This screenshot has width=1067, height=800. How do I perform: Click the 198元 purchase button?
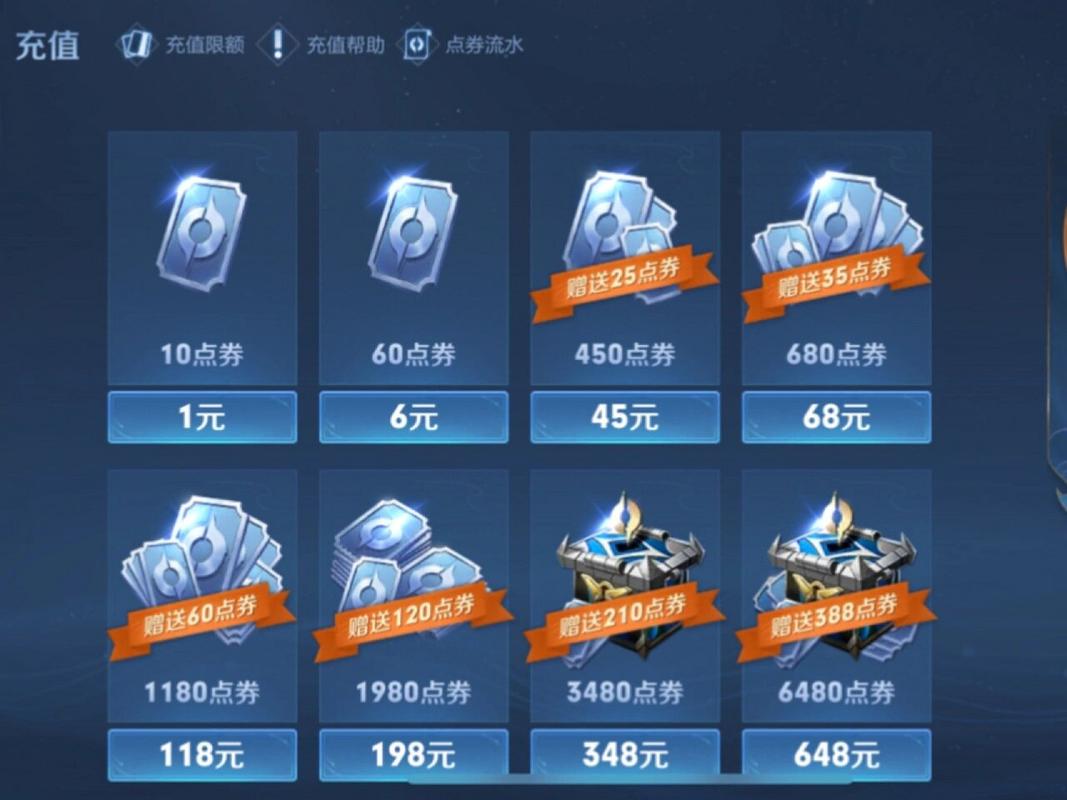click(x=413, y=755)
